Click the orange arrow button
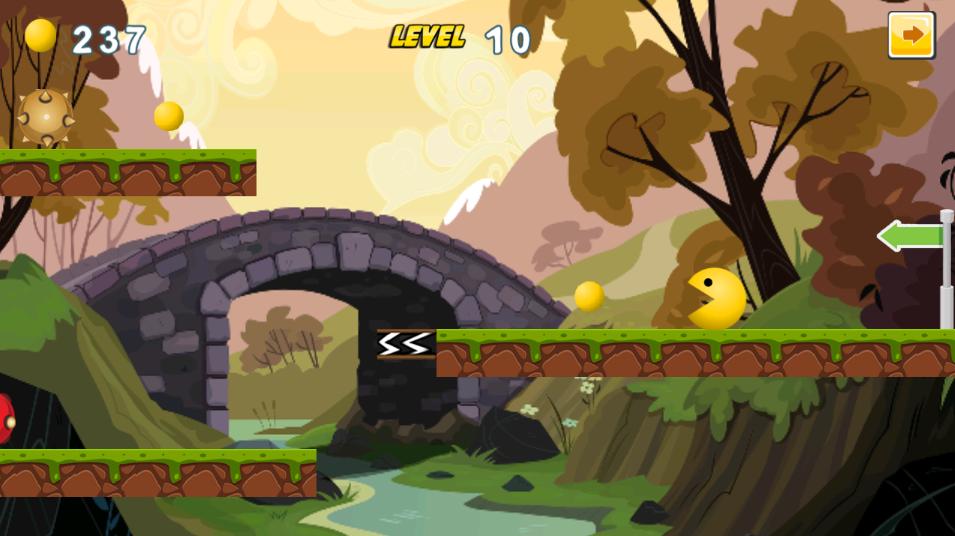This screenshot has width=955, height=536. coord(911,36)
